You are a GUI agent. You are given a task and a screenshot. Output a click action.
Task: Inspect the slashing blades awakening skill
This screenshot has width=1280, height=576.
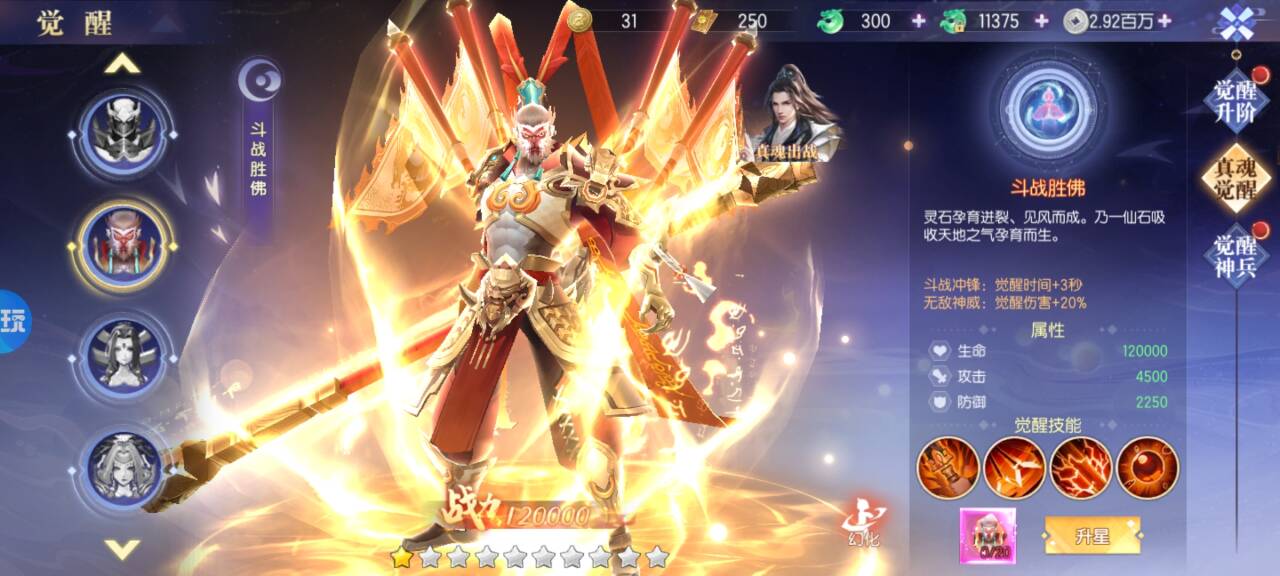tap(1014, 468)
